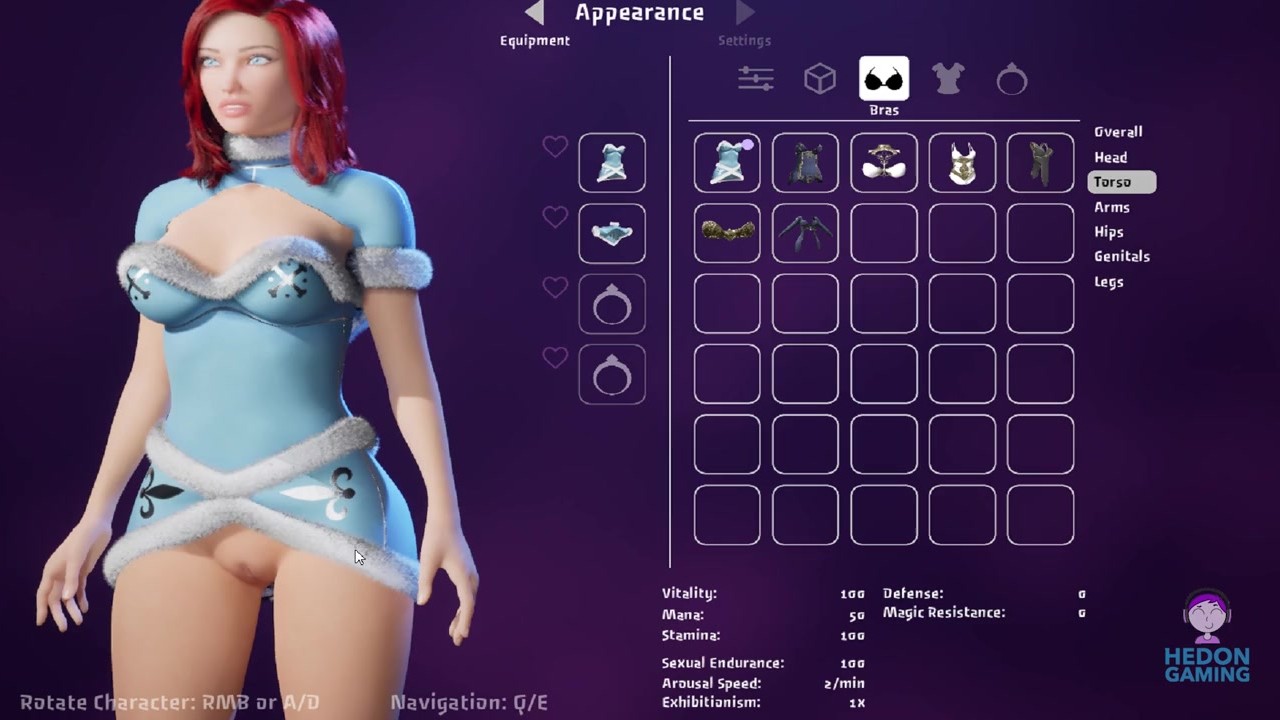Select the dark blue corset item
The height and width of the screenshot is (720, 1280).
[805, 163]
